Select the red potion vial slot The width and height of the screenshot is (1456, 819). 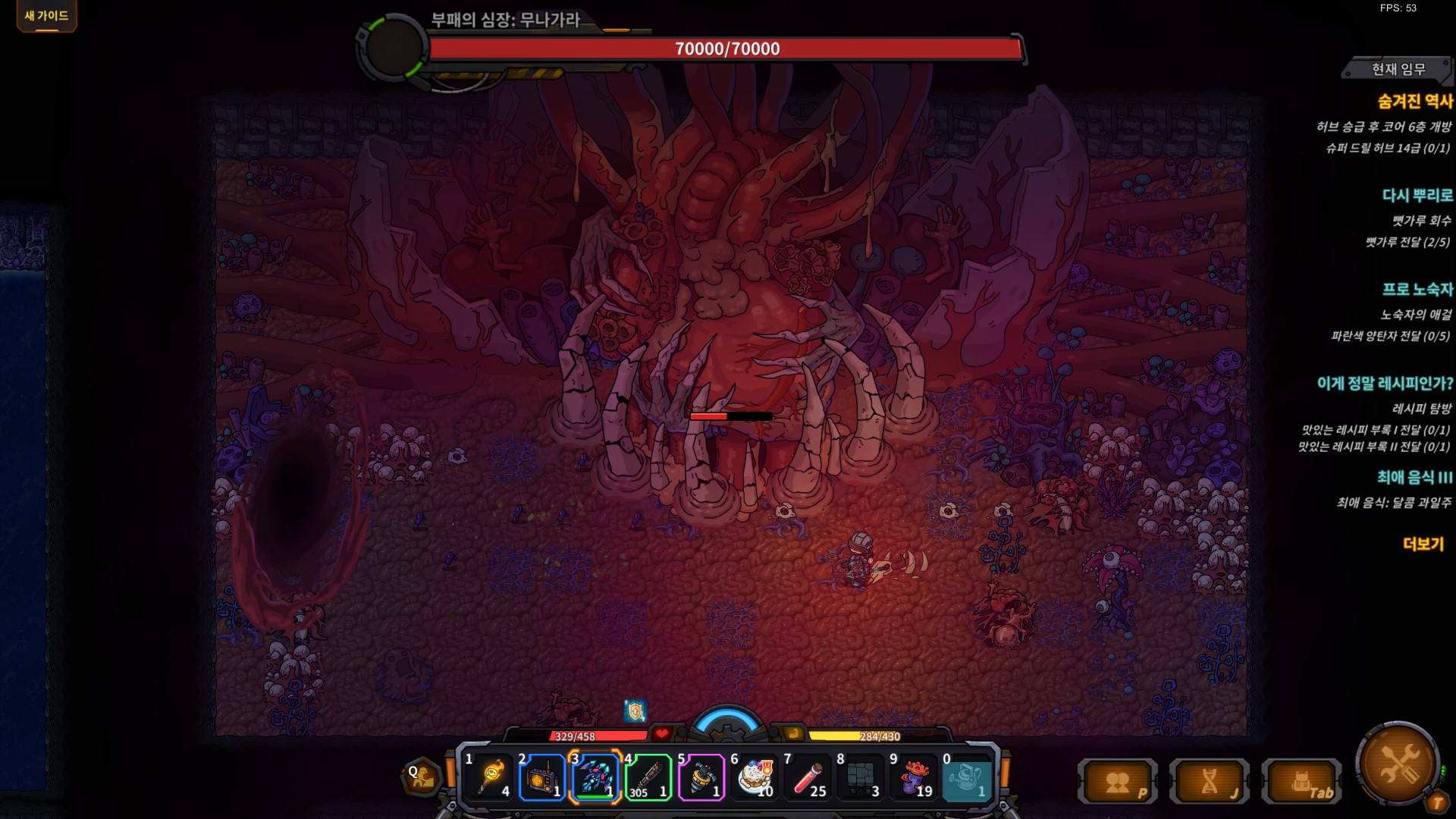808,777
